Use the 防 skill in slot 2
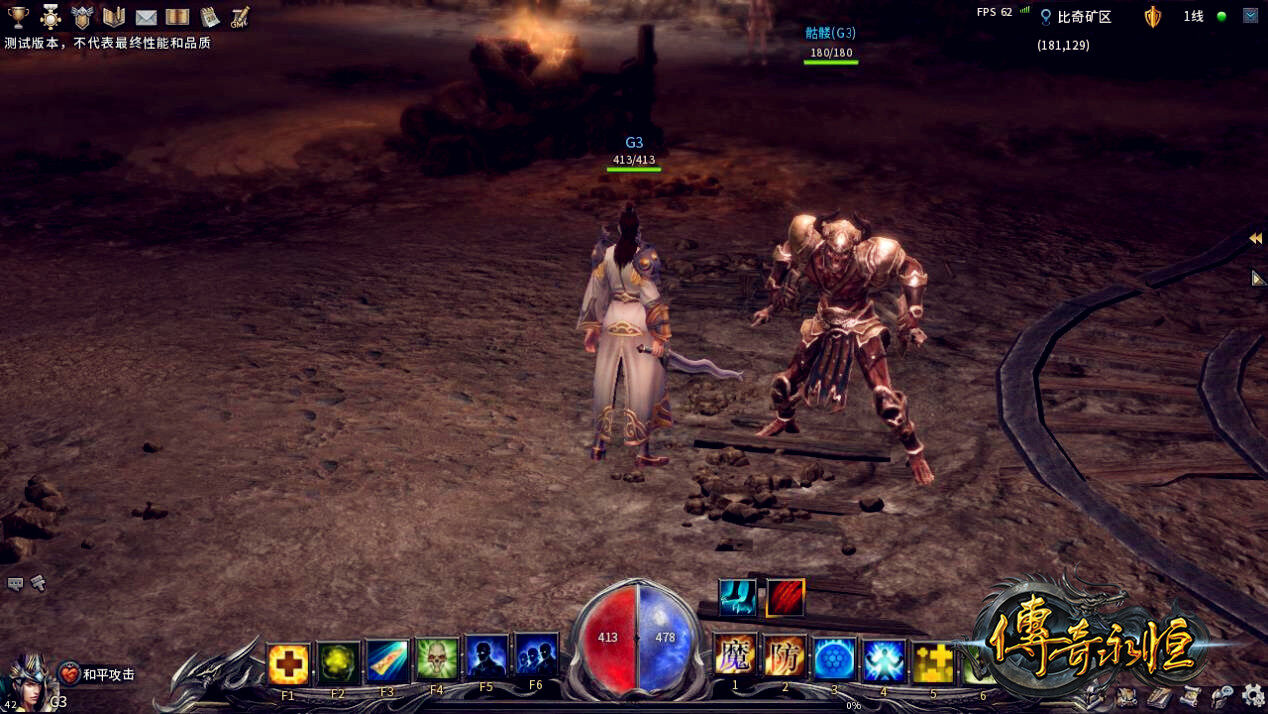Viewport: 1268px width, 714px height. coord(785,657)
